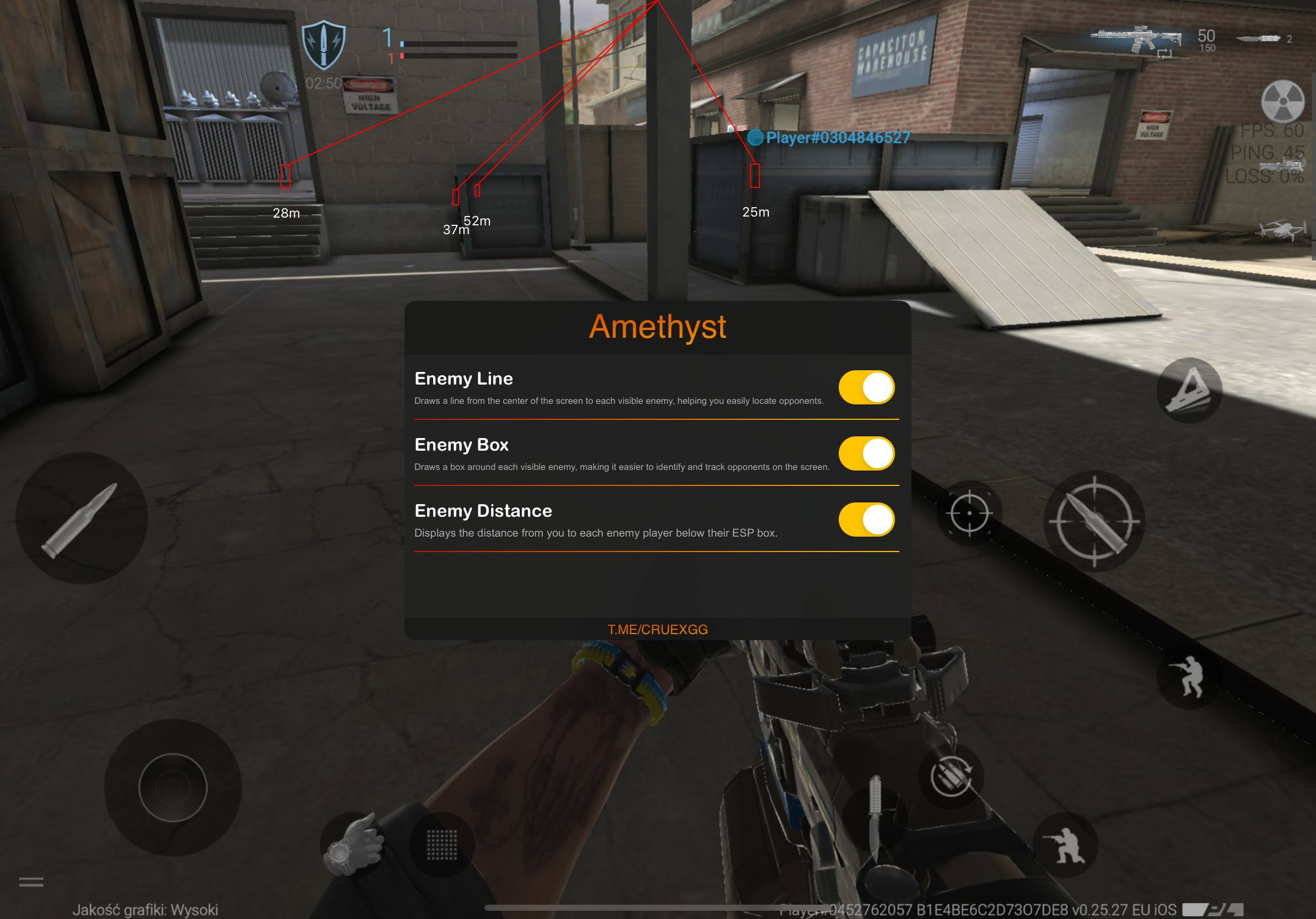Tap the movement joystick center

coord(172,788)
